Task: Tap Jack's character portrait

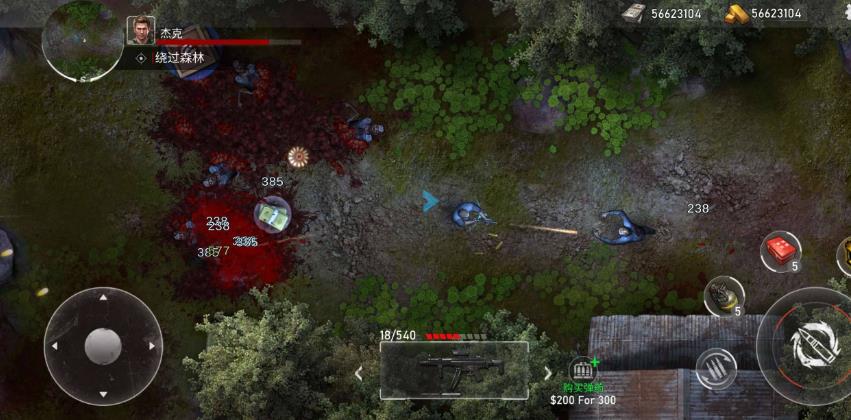Action: click(140, 31)
